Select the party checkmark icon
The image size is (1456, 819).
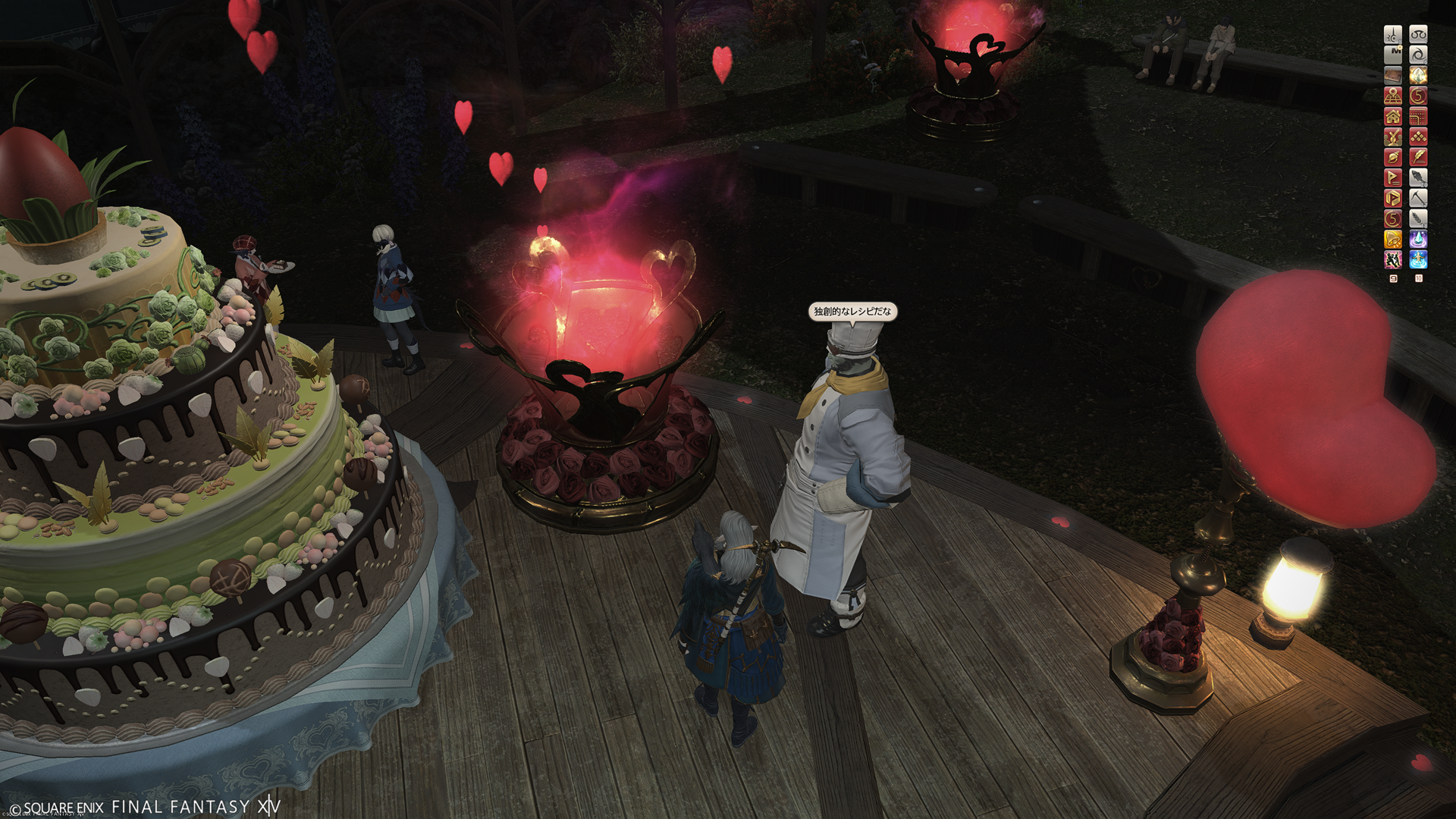click(1393, 136)
